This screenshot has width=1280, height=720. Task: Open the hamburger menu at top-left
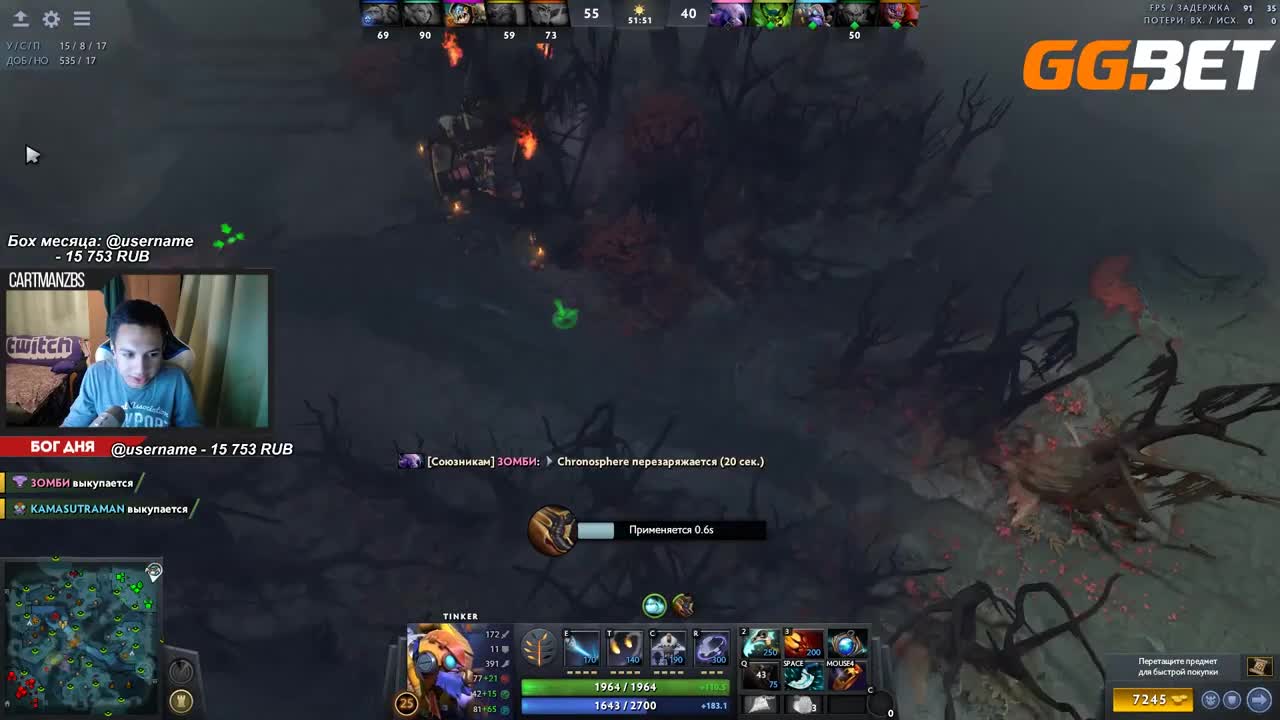coord(82,19)
